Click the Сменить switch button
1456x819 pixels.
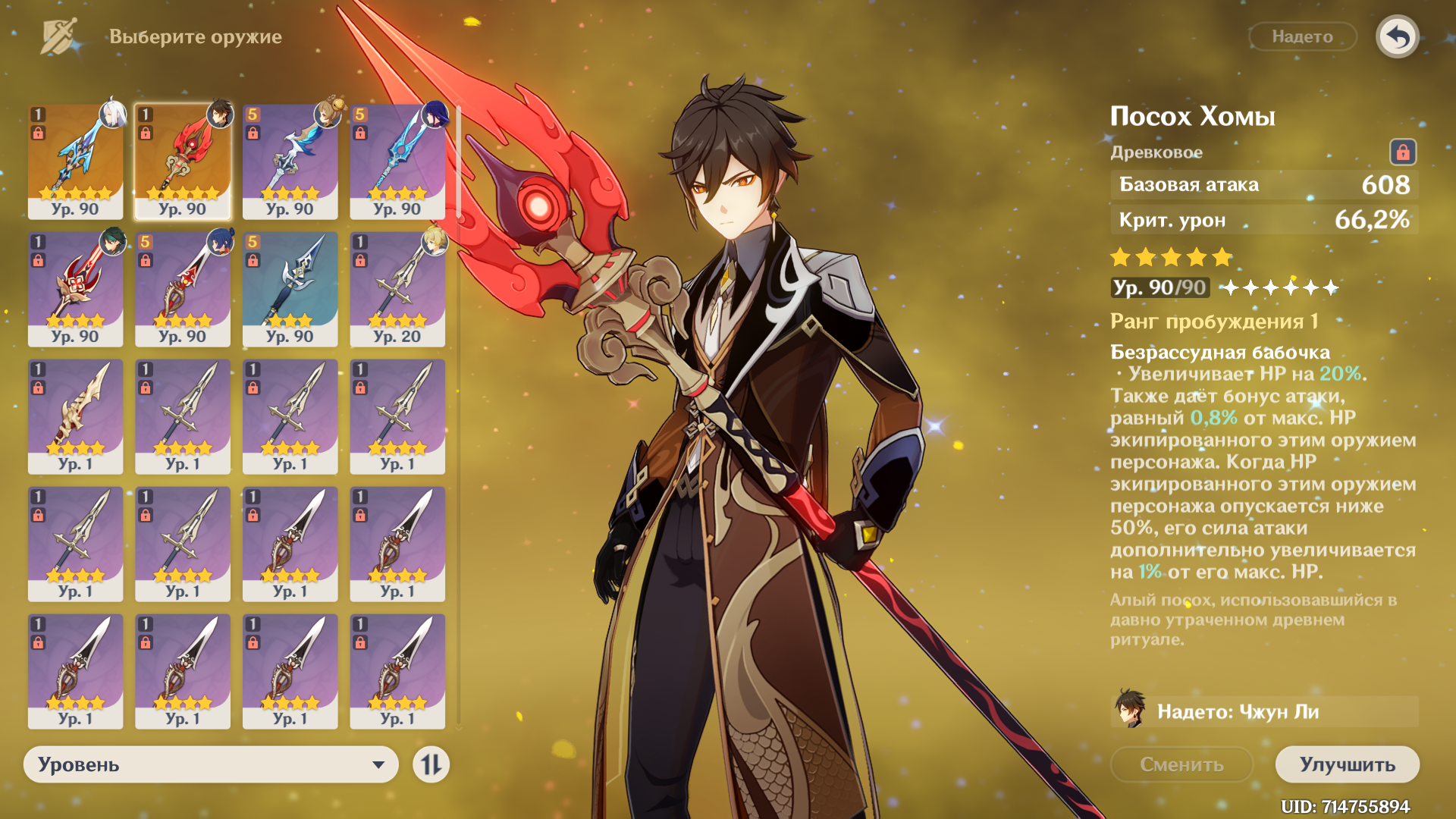click(x=1181, y=764)
